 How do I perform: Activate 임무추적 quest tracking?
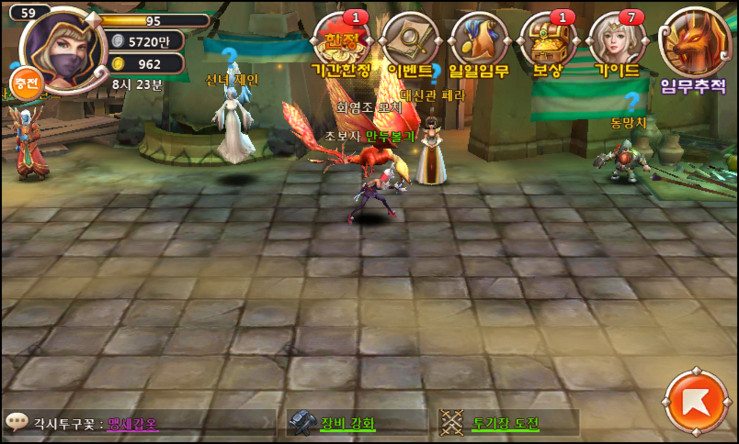pyautogui.click(x=693, y=47)
